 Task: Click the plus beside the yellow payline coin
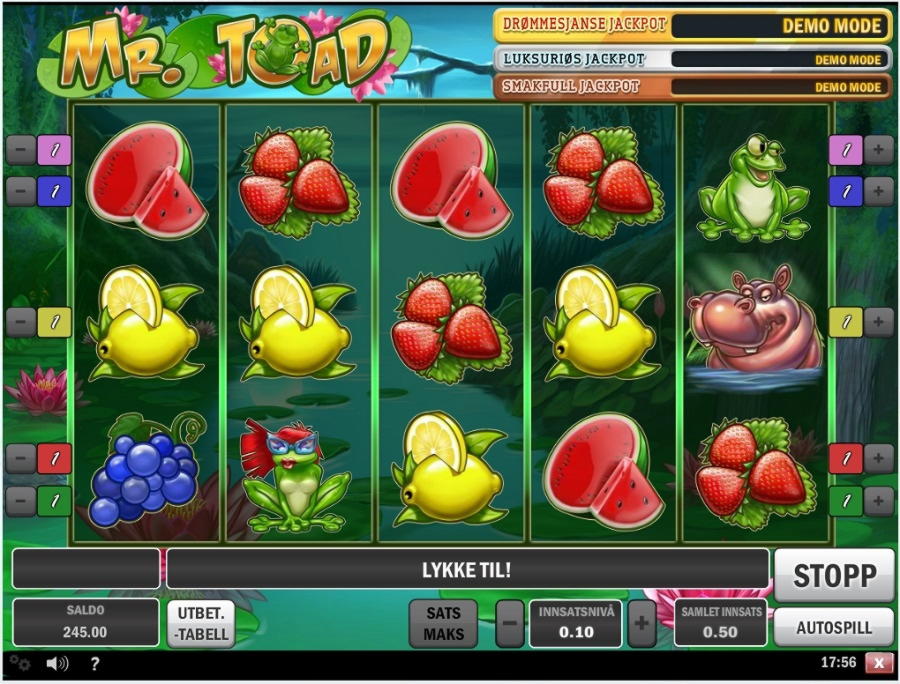tap(878, 321)
